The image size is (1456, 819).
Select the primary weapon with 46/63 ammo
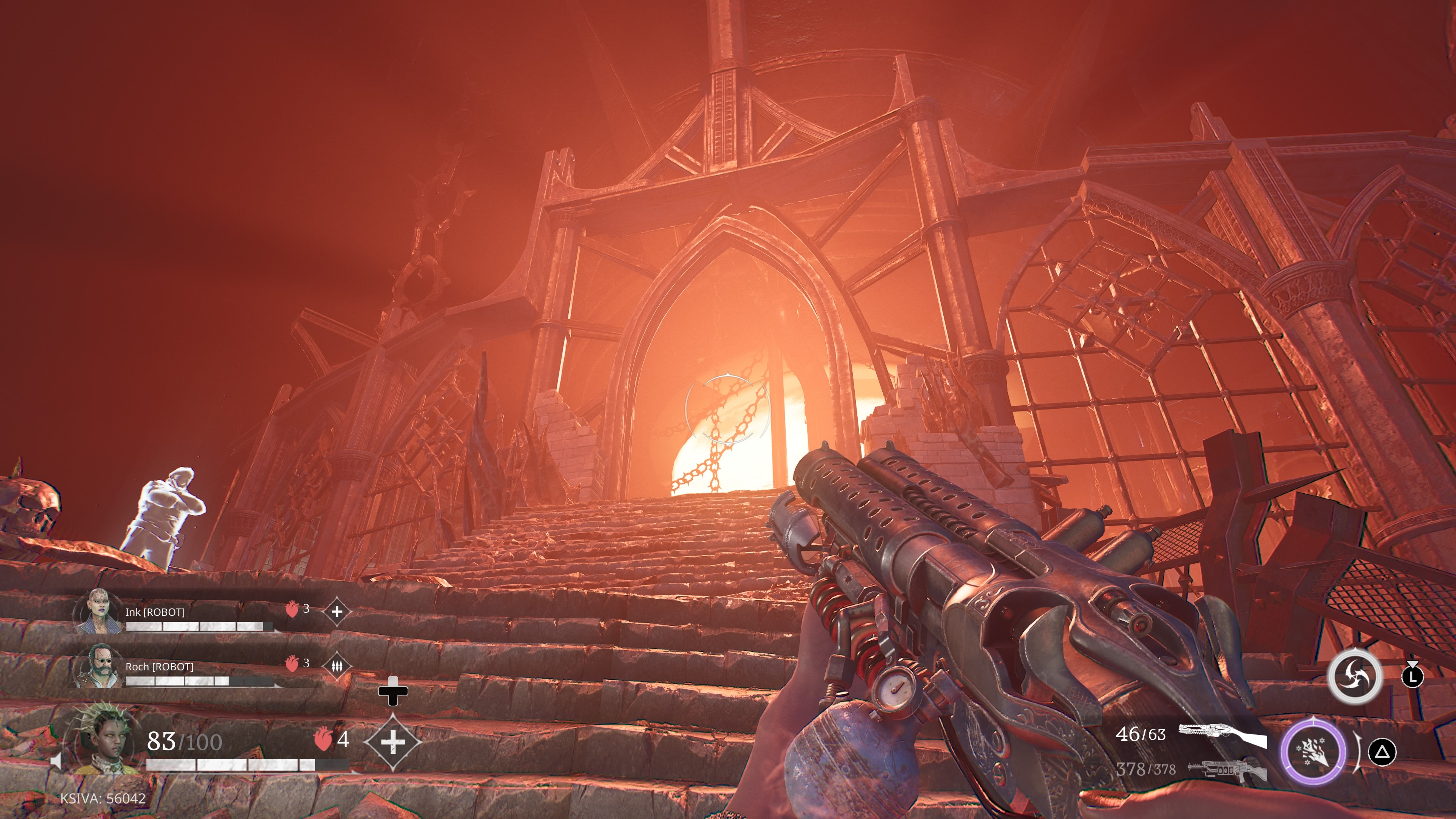coord(1222,735)
